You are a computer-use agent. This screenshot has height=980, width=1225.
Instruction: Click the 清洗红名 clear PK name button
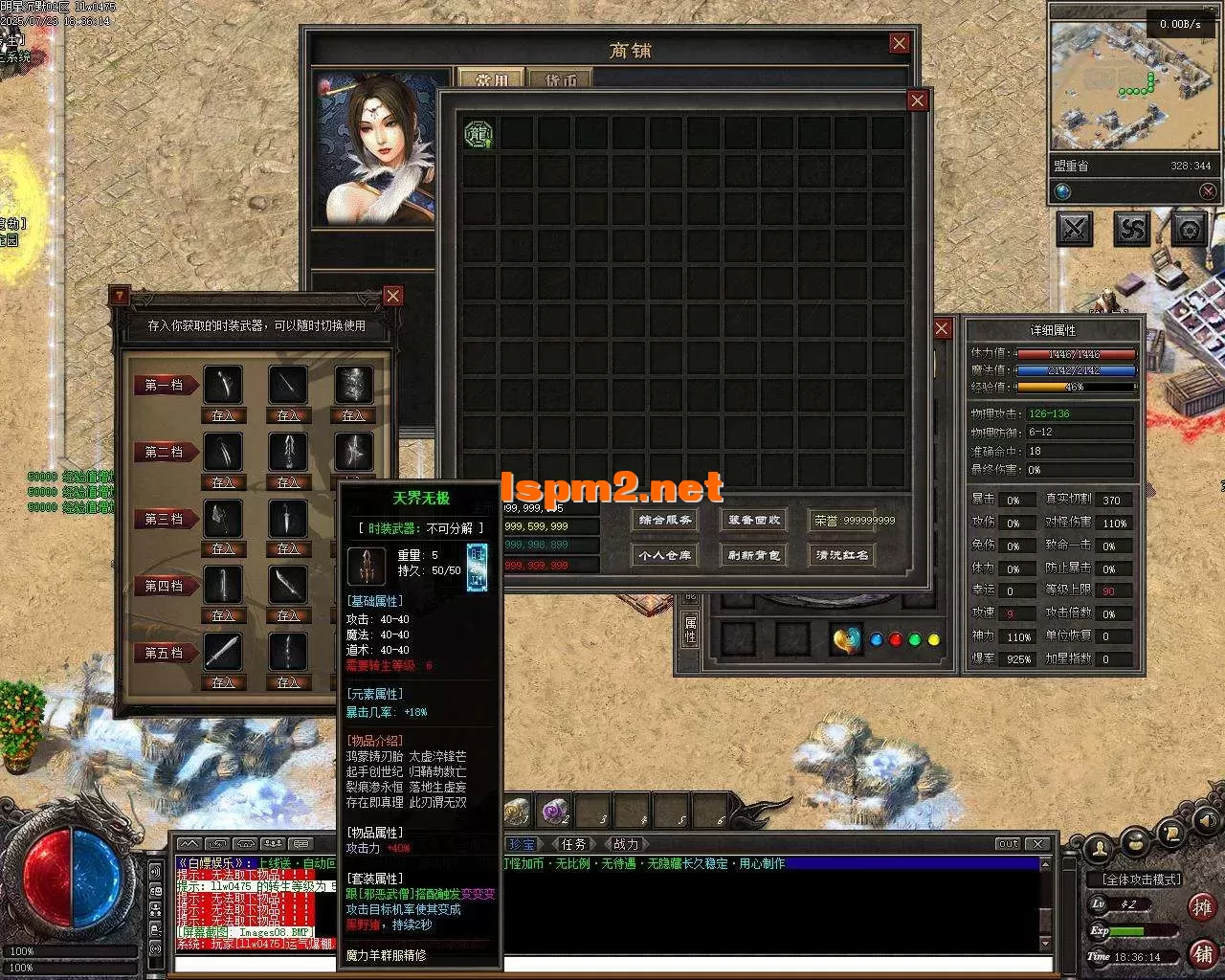pos(840,555)
